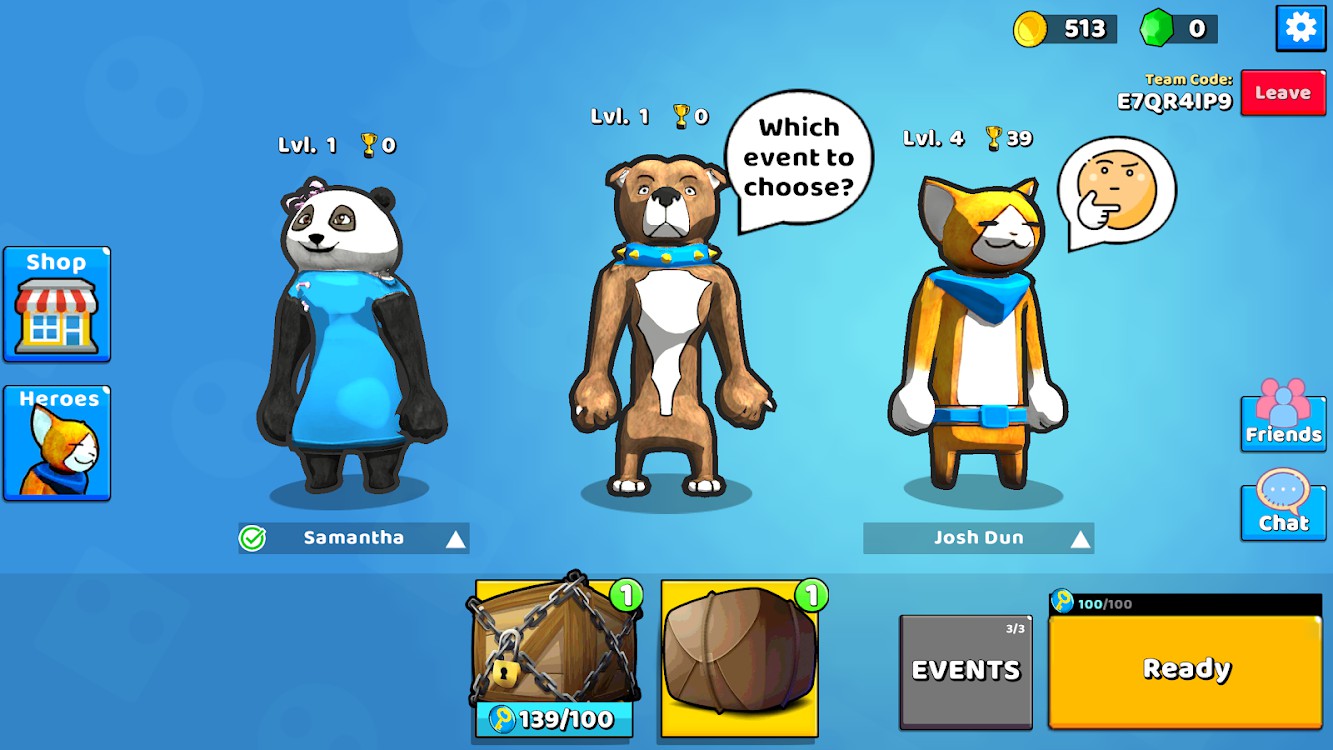
Task: Expand Josh Dun's player name bar
Action: (1080, 539)
